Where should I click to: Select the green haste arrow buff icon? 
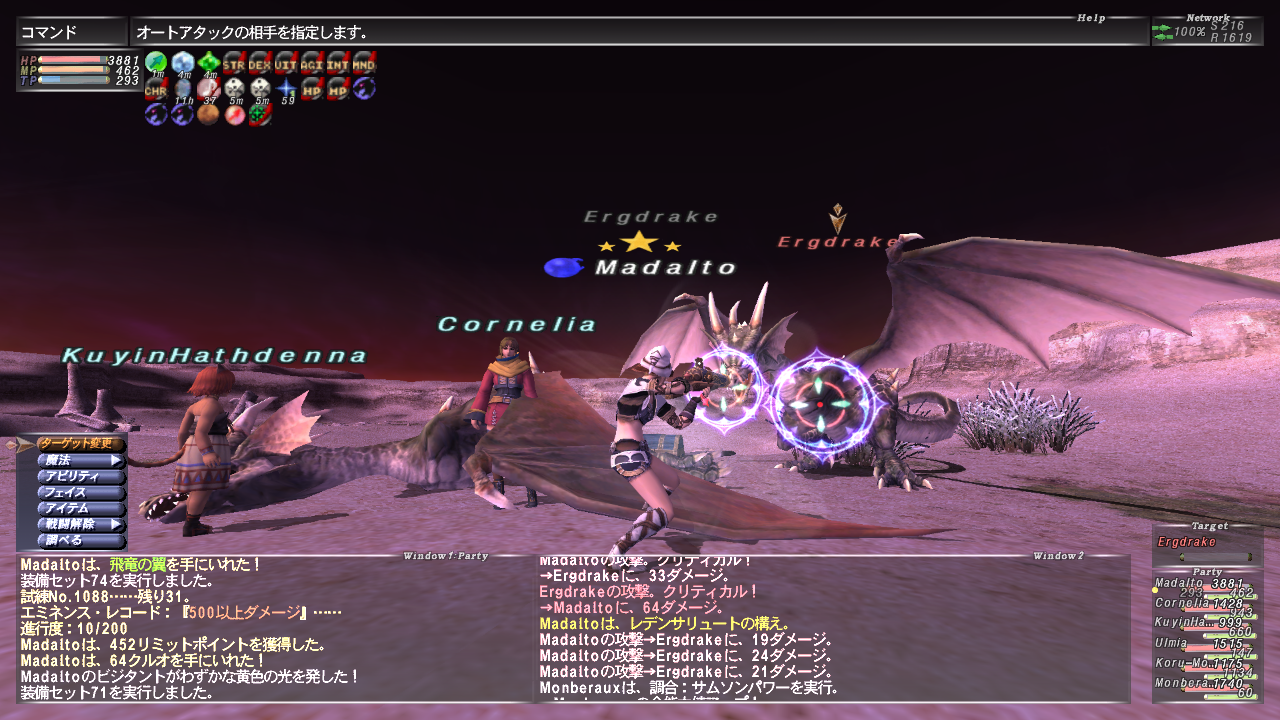[156, 63]
